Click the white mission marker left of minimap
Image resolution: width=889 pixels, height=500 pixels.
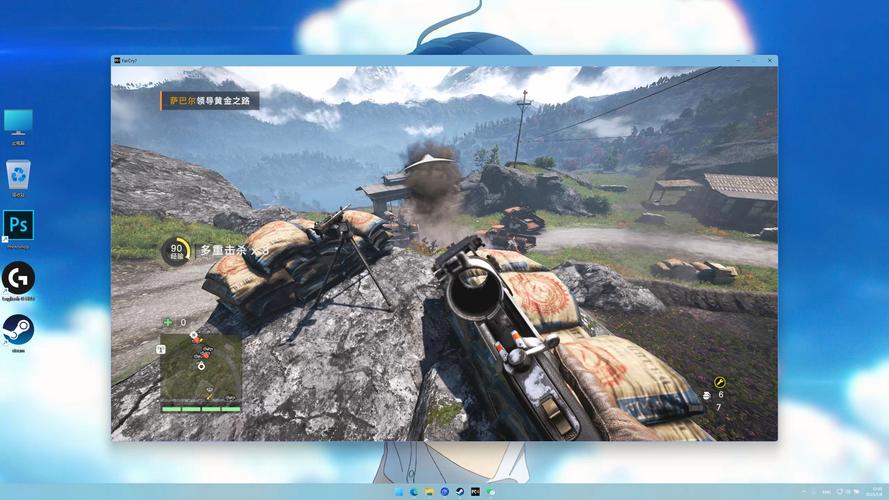pyautogui.click(x=161, y=348)
